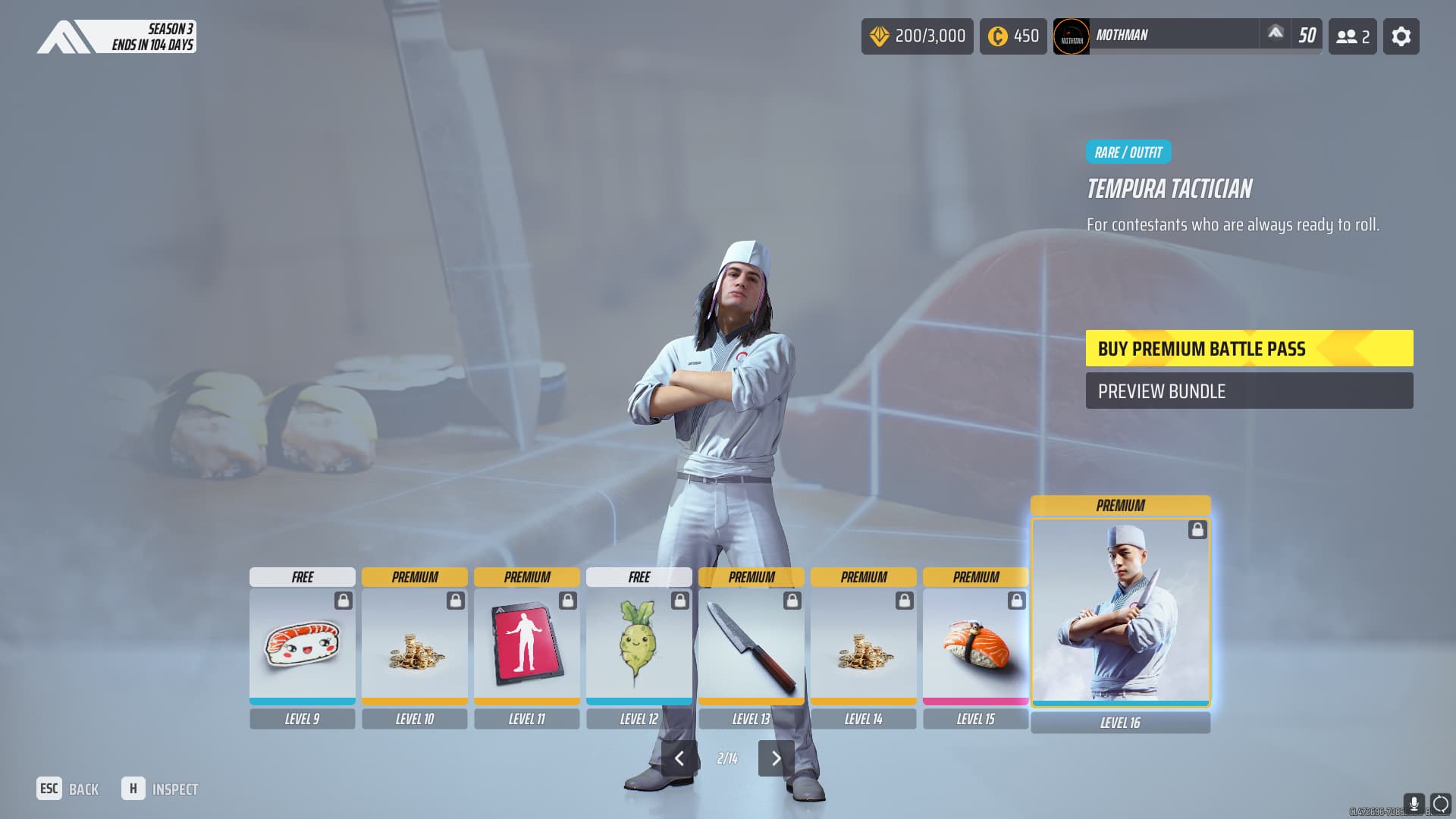The height and width of the screenshot is (819, 1456).
Task: Select the Level 14 coin pile reward
Action: pos(863,646)
